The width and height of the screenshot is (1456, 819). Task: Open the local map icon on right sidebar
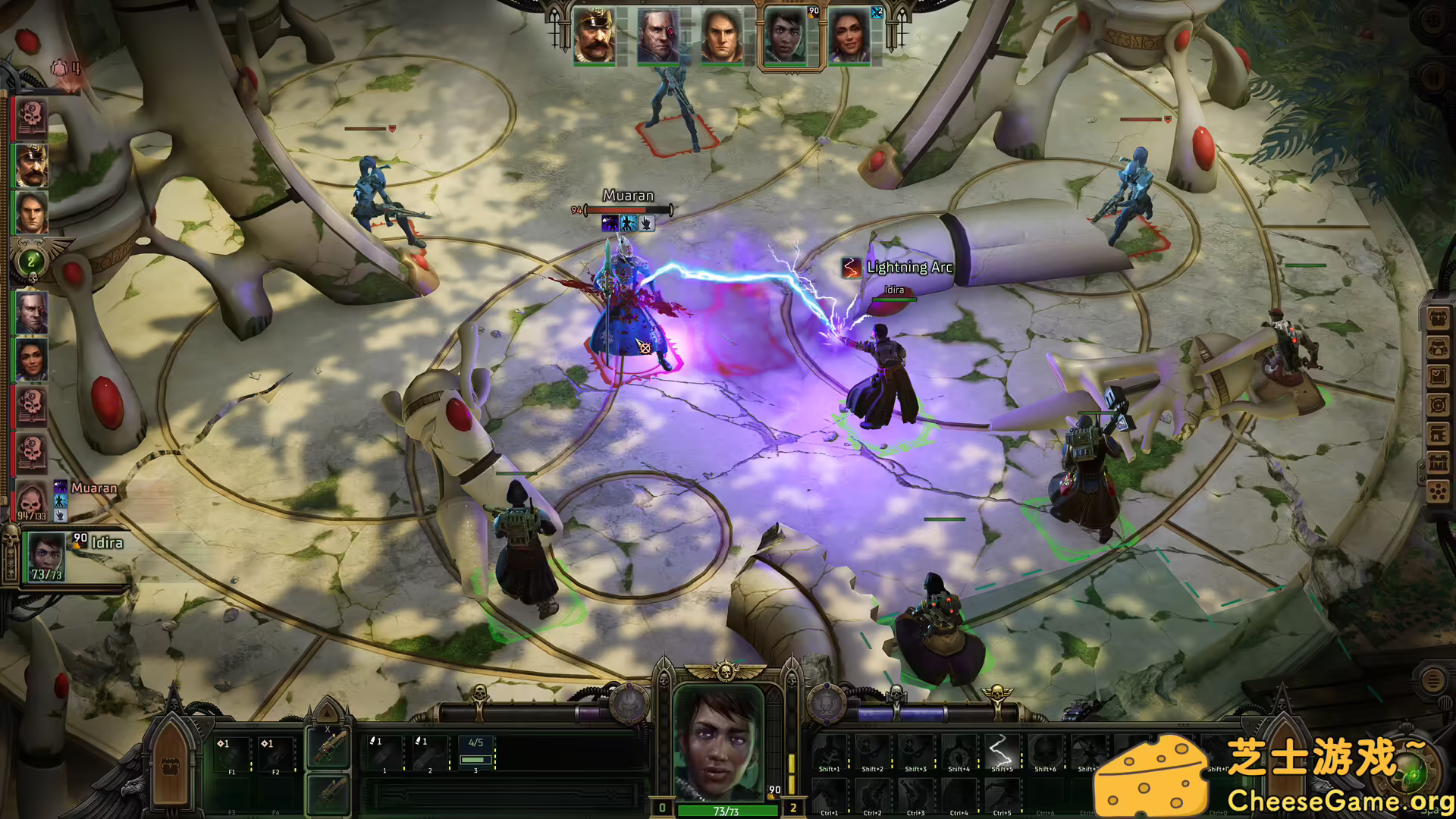coord(1438,404)
